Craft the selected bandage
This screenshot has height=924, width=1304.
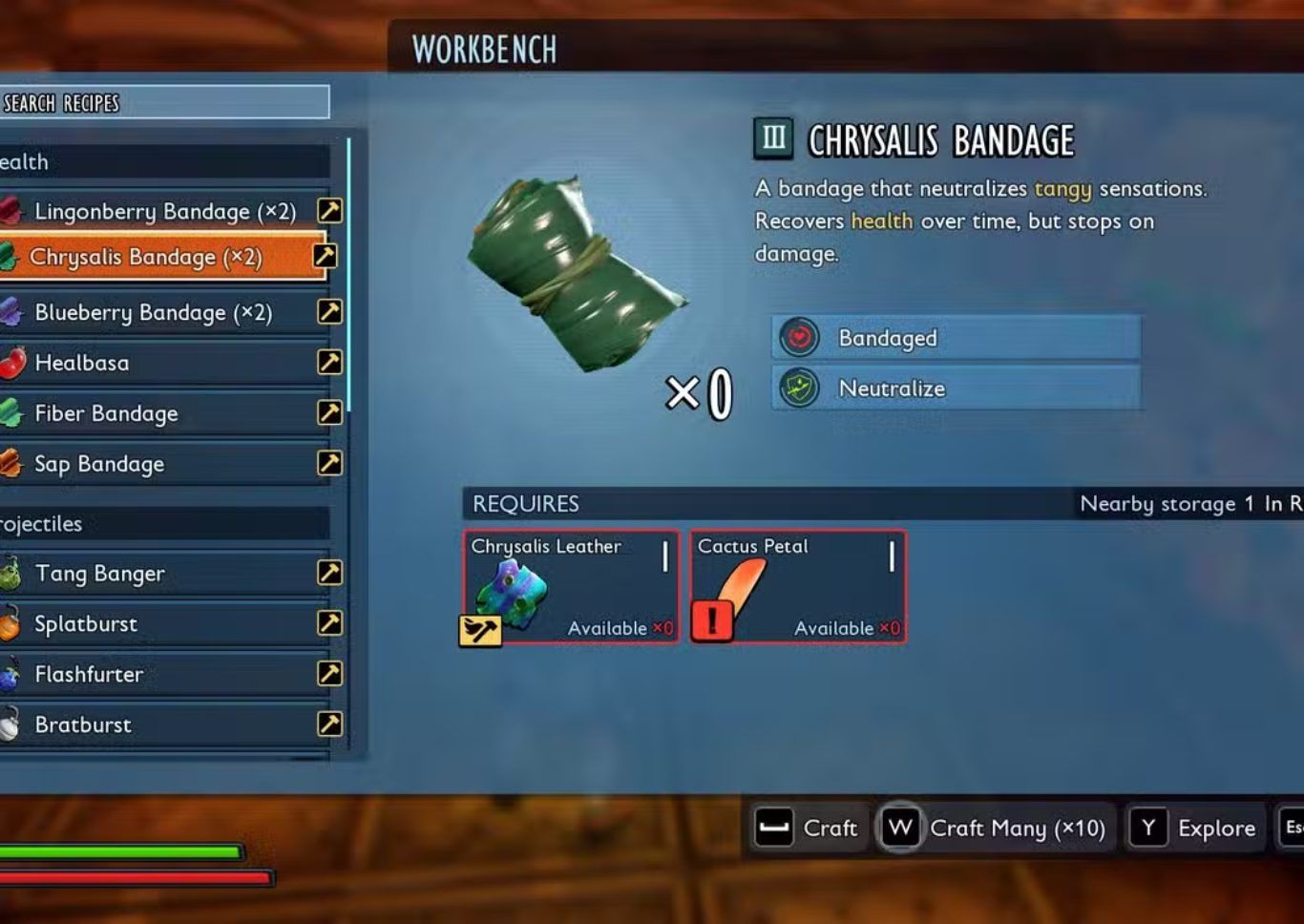[807, 828]
